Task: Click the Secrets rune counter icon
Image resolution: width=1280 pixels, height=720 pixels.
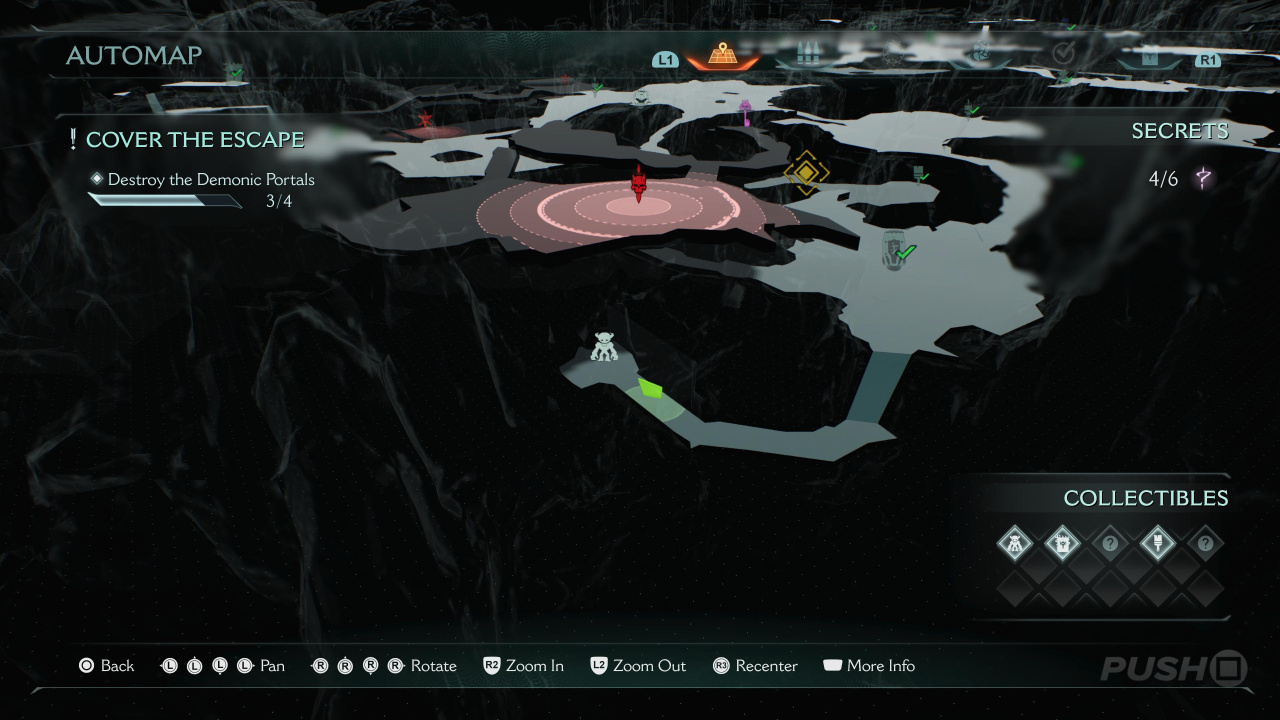Action: (x=1204, y=180)
